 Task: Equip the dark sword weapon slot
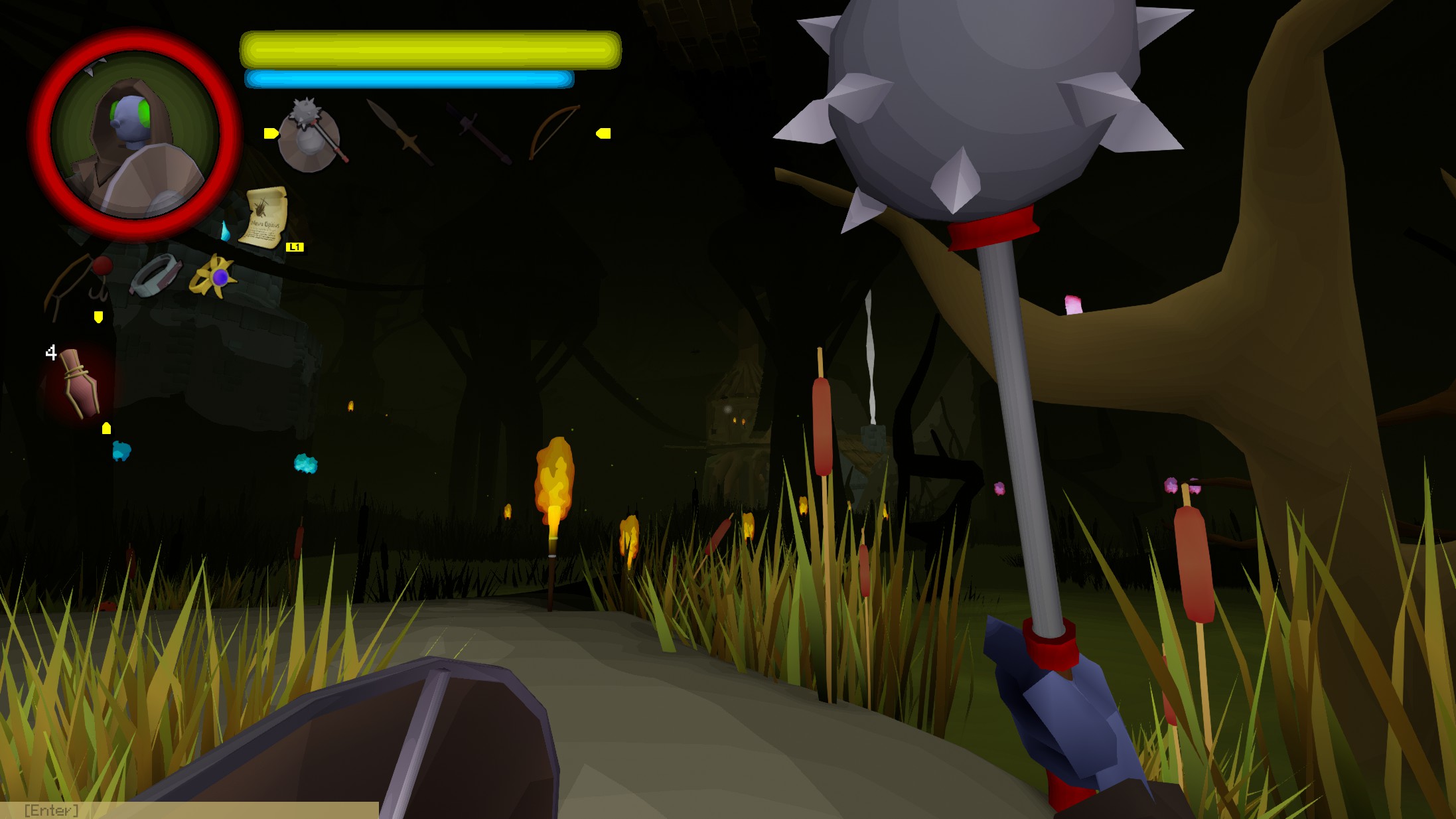(479, 133)
